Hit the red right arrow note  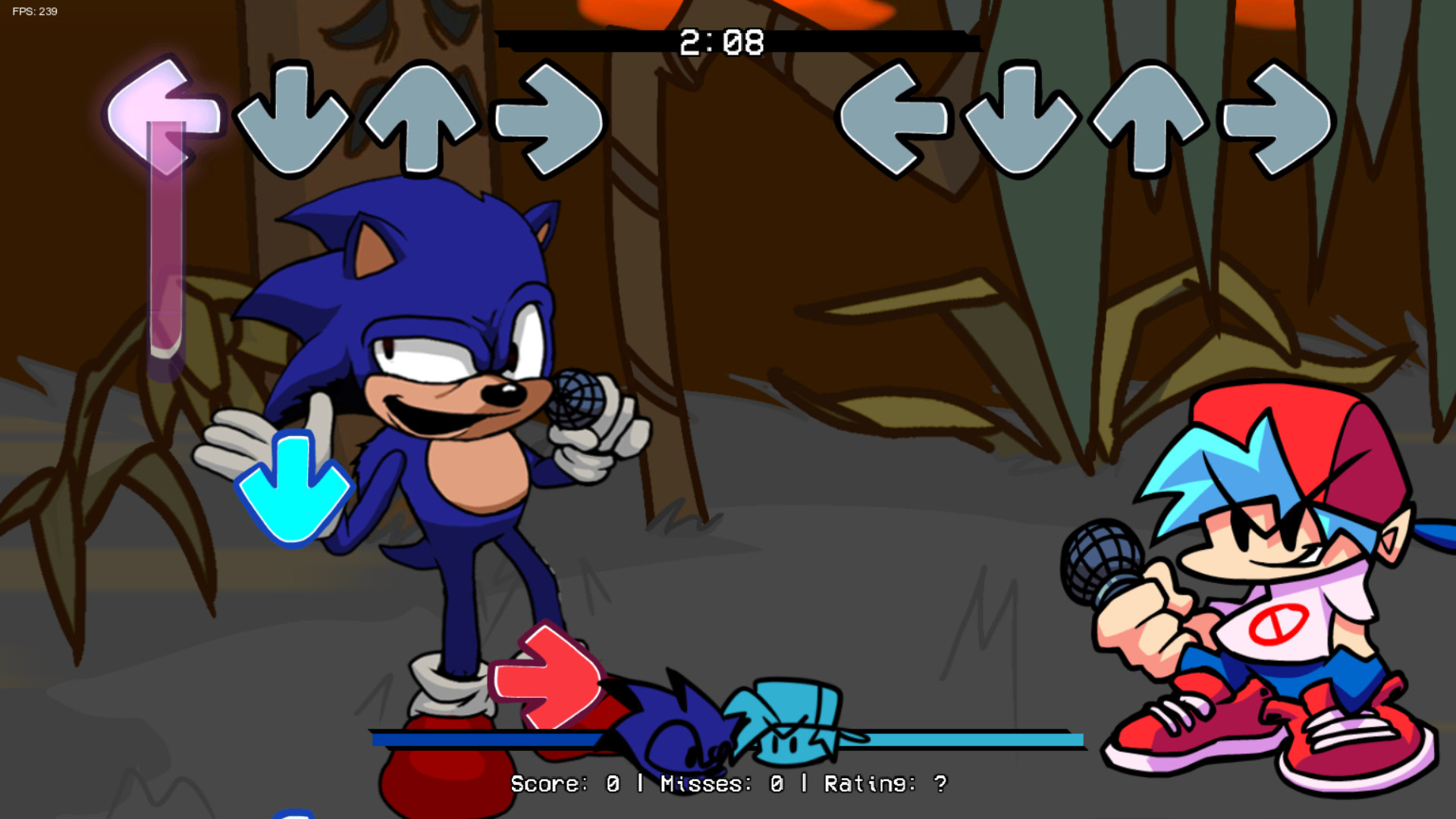548,675
